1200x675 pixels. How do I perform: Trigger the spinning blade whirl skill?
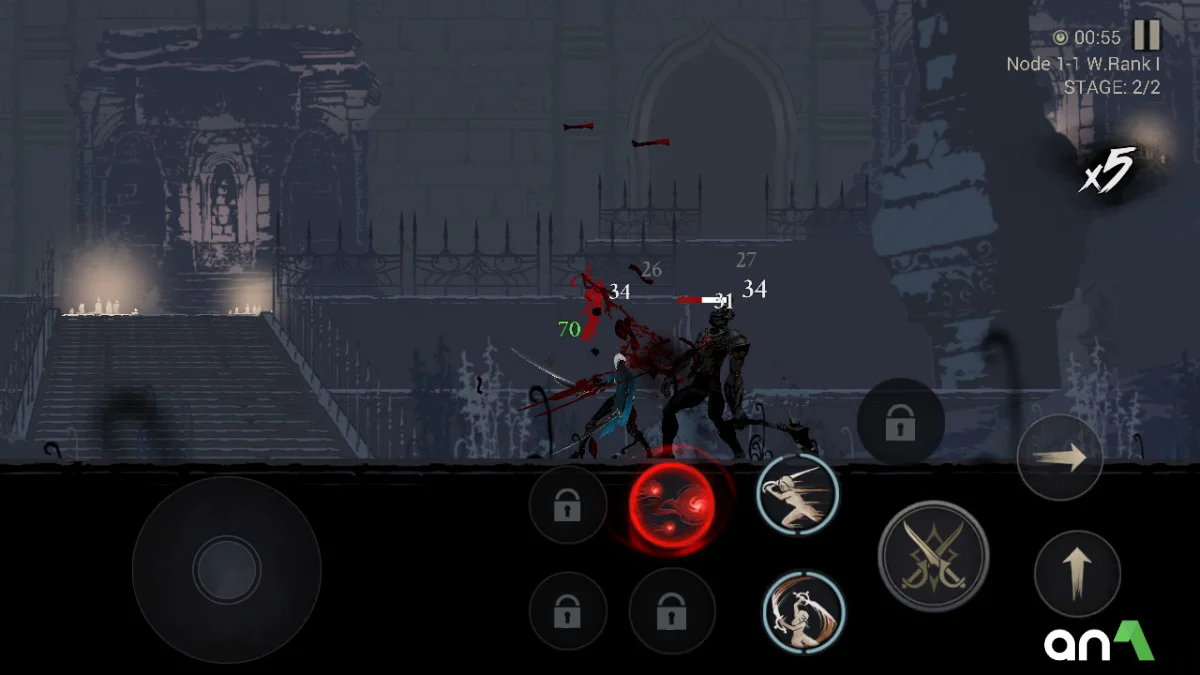coord(803,611)
